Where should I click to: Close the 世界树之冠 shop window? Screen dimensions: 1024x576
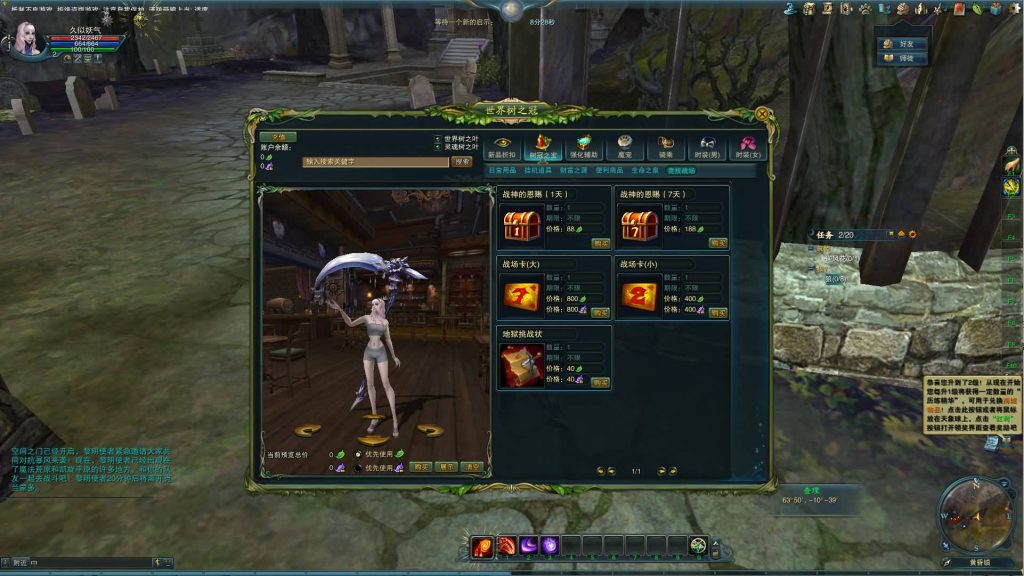[x=762, y=113]
